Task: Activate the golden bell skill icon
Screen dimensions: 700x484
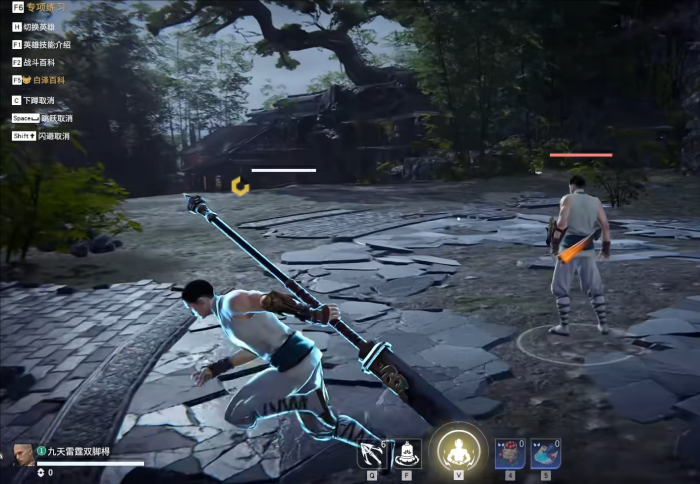Action: click(x=406, y=453)
